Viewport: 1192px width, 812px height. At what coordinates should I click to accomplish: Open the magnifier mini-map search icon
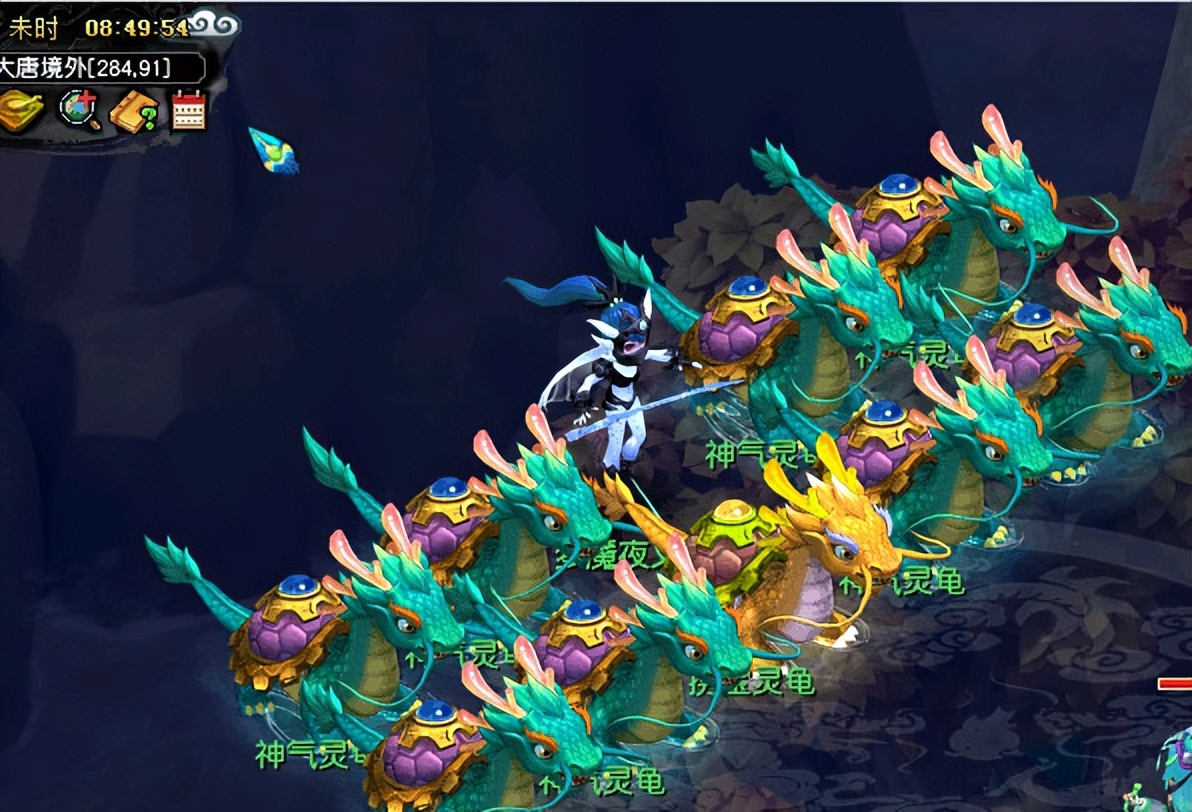coord(77,110)
